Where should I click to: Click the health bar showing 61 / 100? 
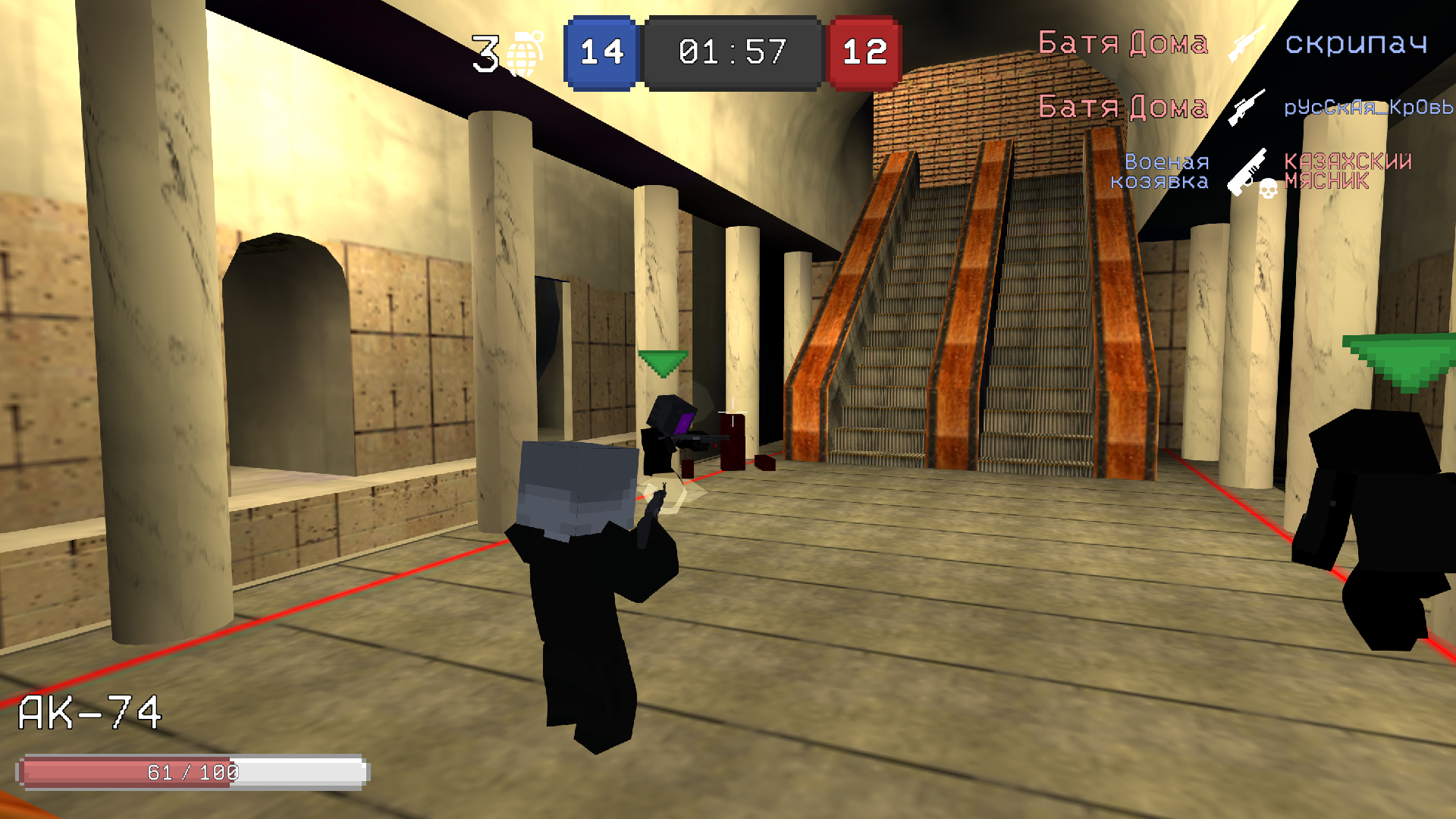(193, 772)
